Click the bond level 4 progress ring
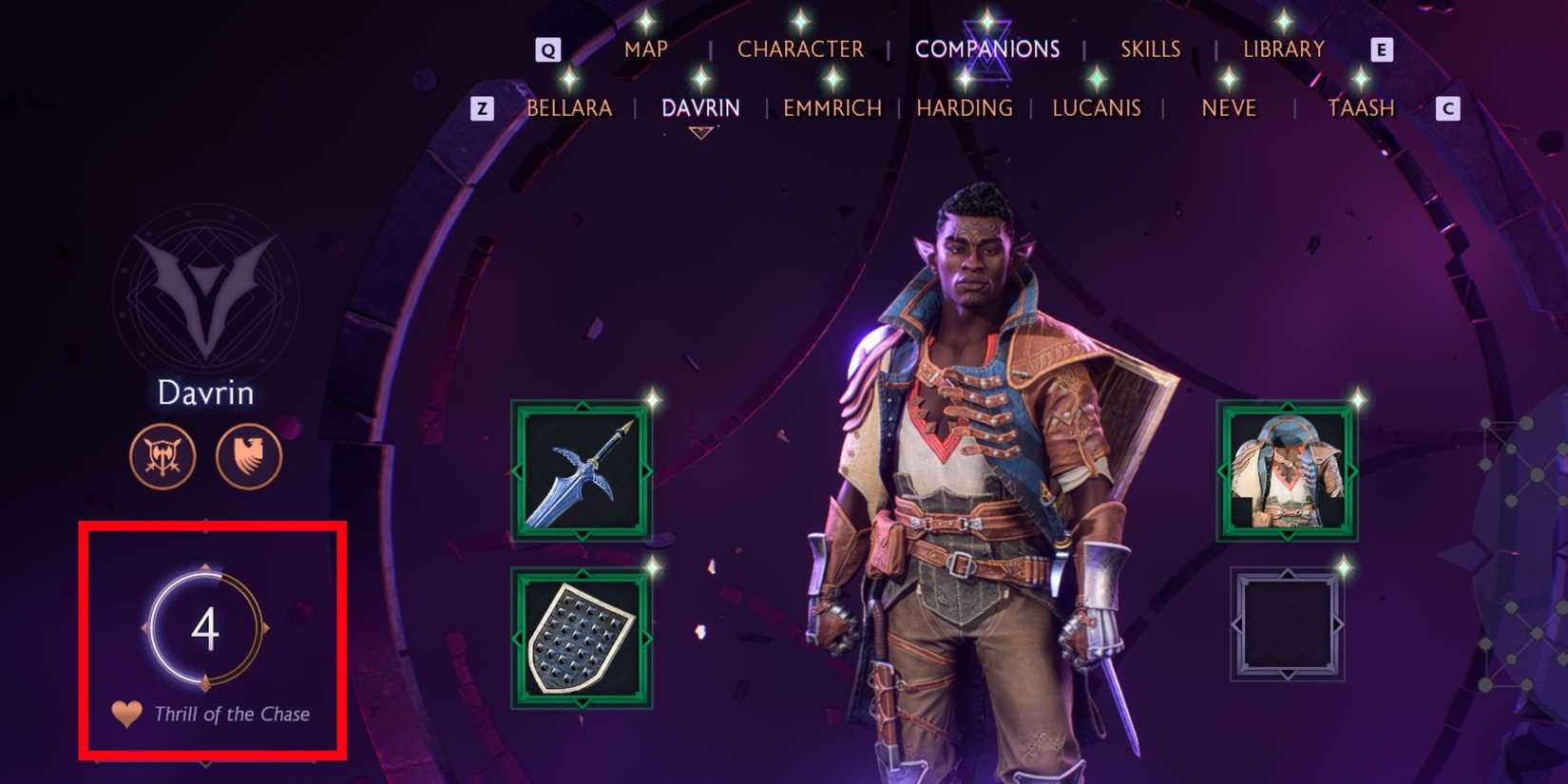This screenshot has height=784, width=1568. pos(207,627)
